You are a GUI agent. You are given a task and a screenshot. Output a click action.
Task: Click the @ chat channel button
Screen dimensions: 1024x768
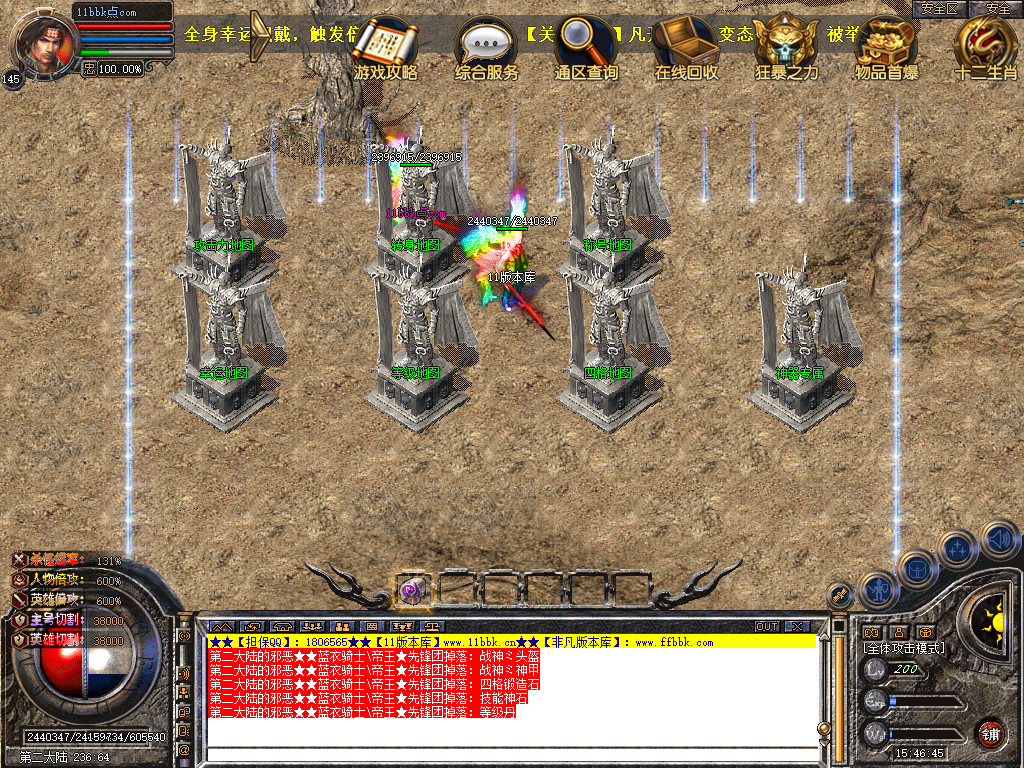(x=183, y=748)
